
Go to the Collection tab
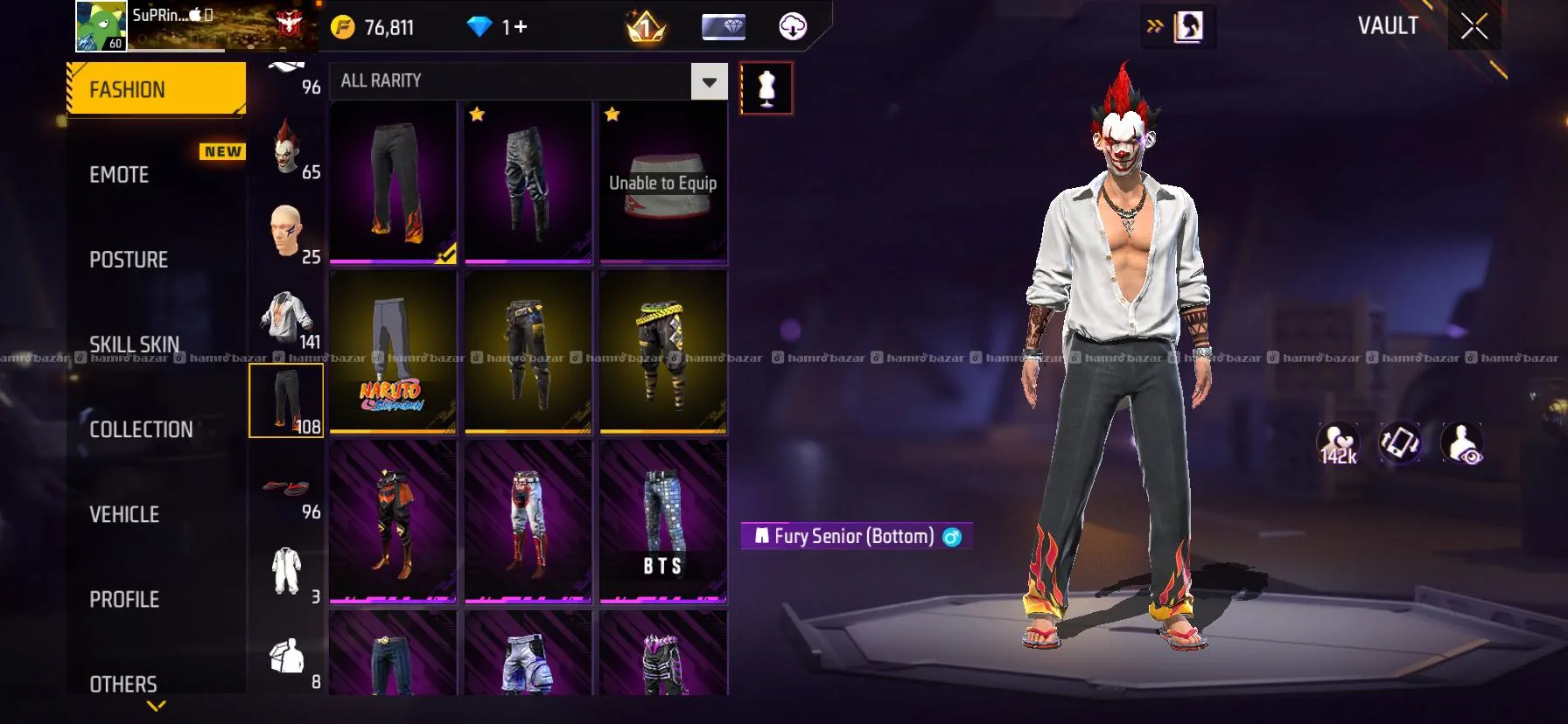[x=141, y=429]
